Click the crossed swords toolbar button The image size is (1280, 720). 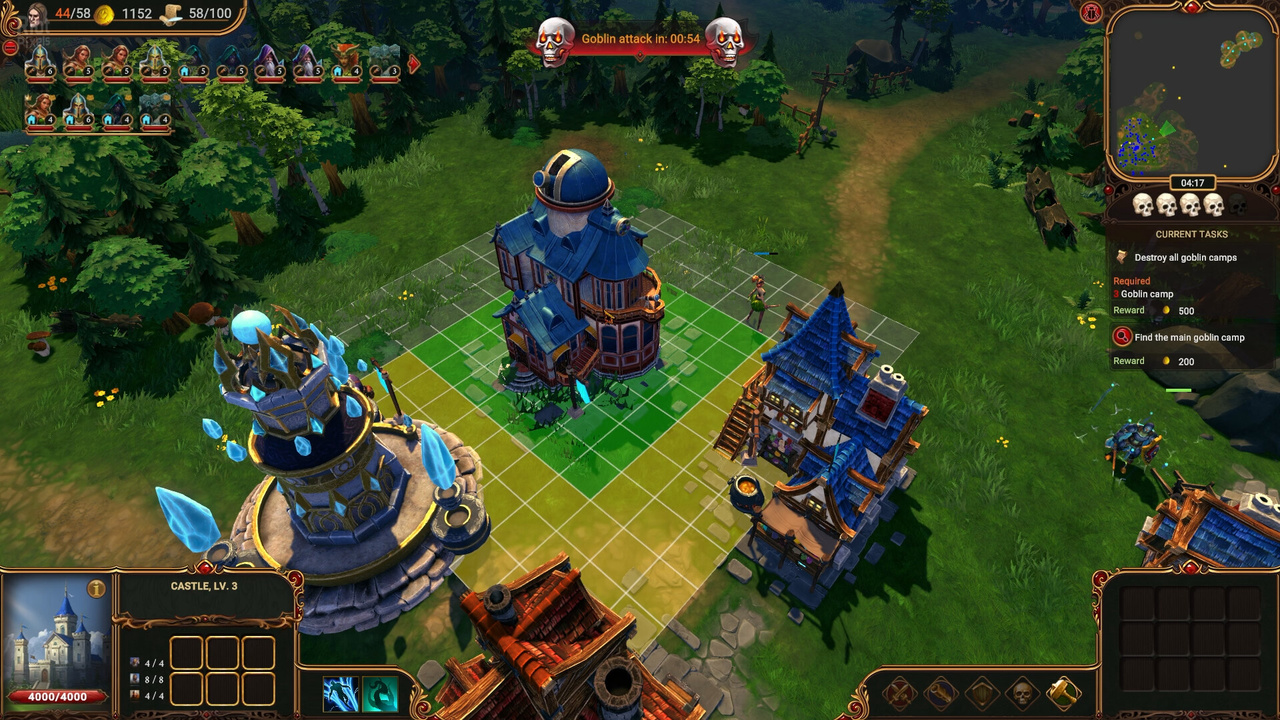pyautogui.click(x=899, y=693)
